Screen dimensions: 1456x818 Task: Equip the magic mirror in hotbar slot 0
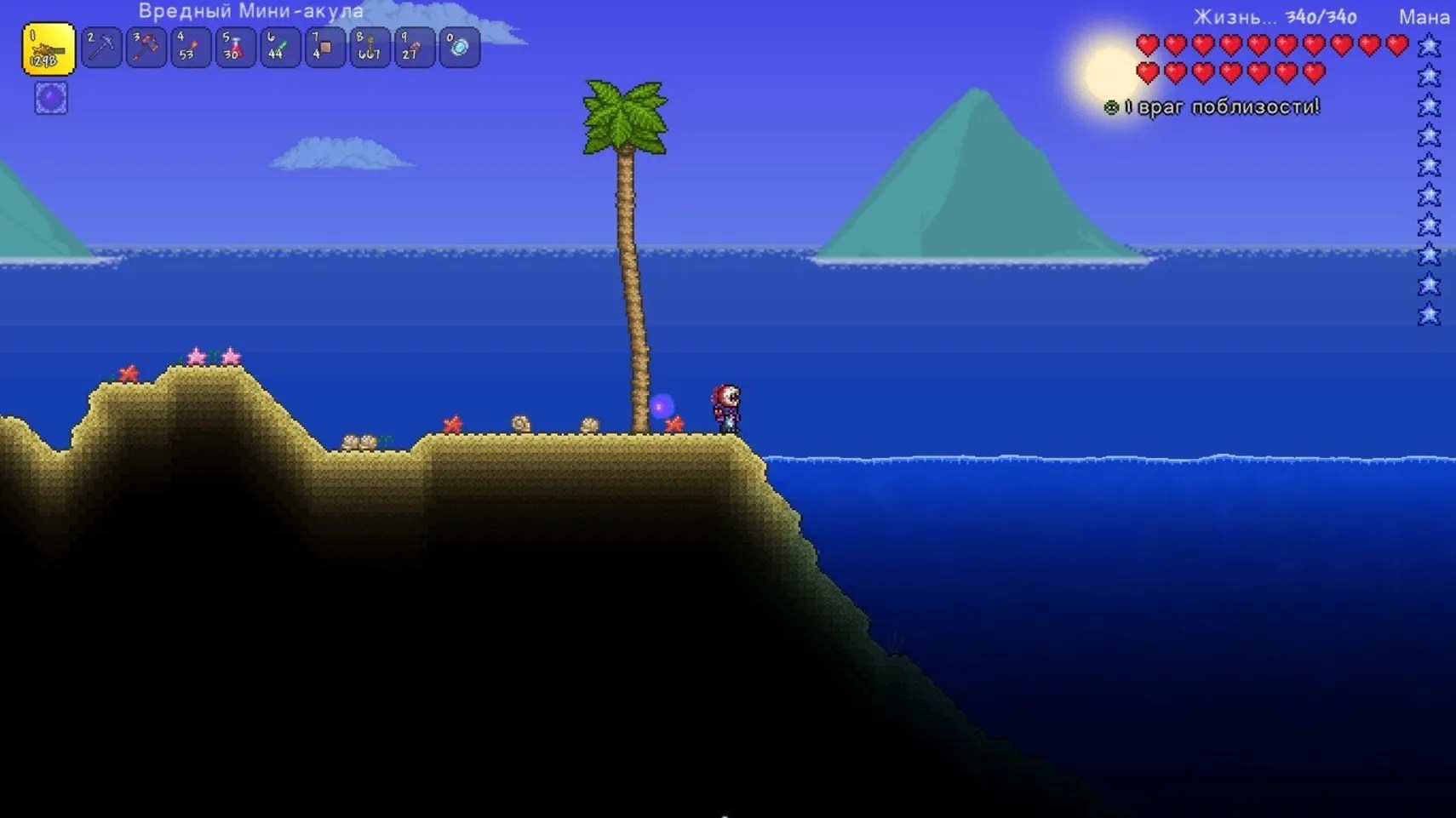(x=459, y=48)
